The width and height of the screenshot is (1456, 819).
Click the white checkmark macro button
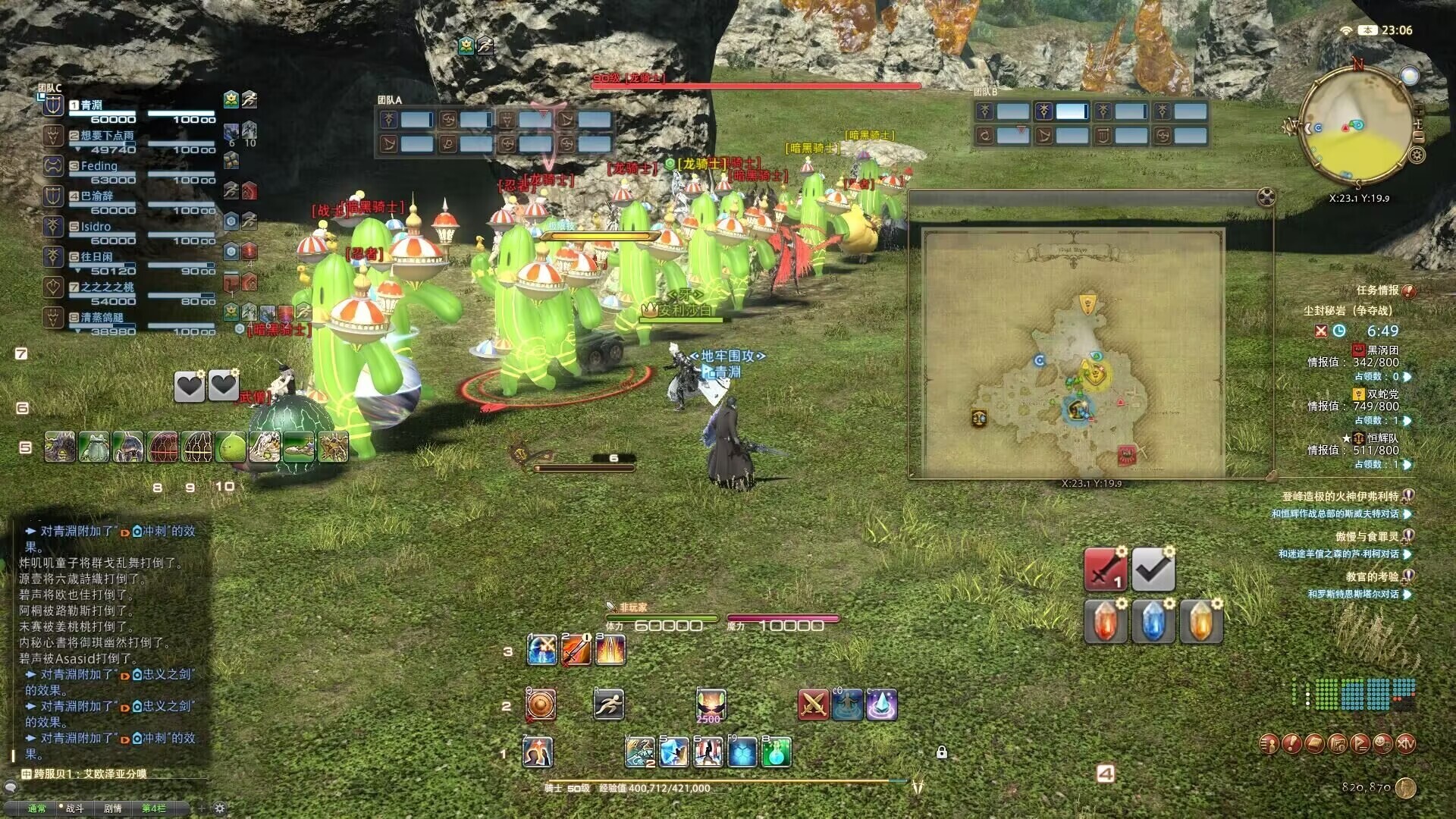1153,570
